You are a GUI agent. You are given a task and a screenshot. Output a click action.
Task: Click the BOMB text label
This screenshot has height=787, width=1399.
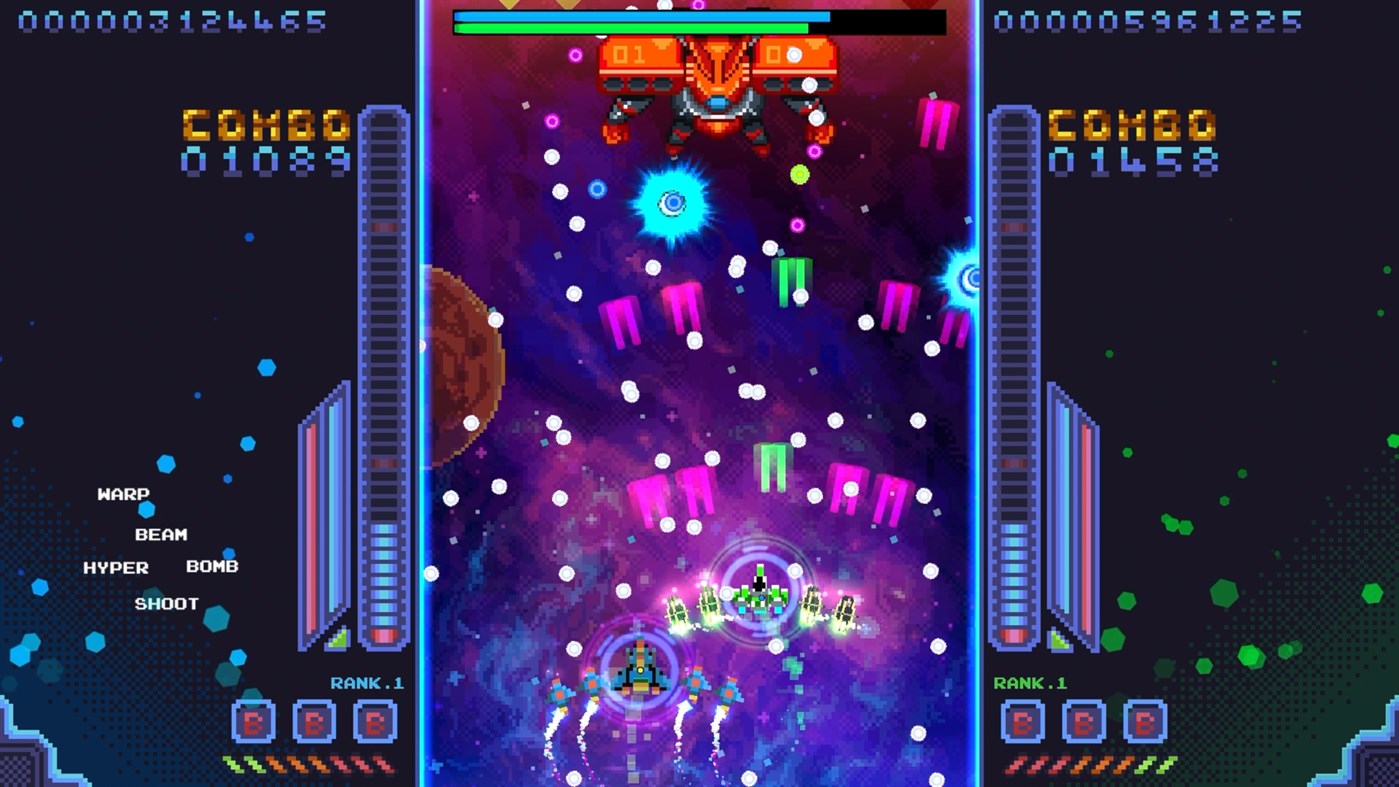click(x=211, y=567)
